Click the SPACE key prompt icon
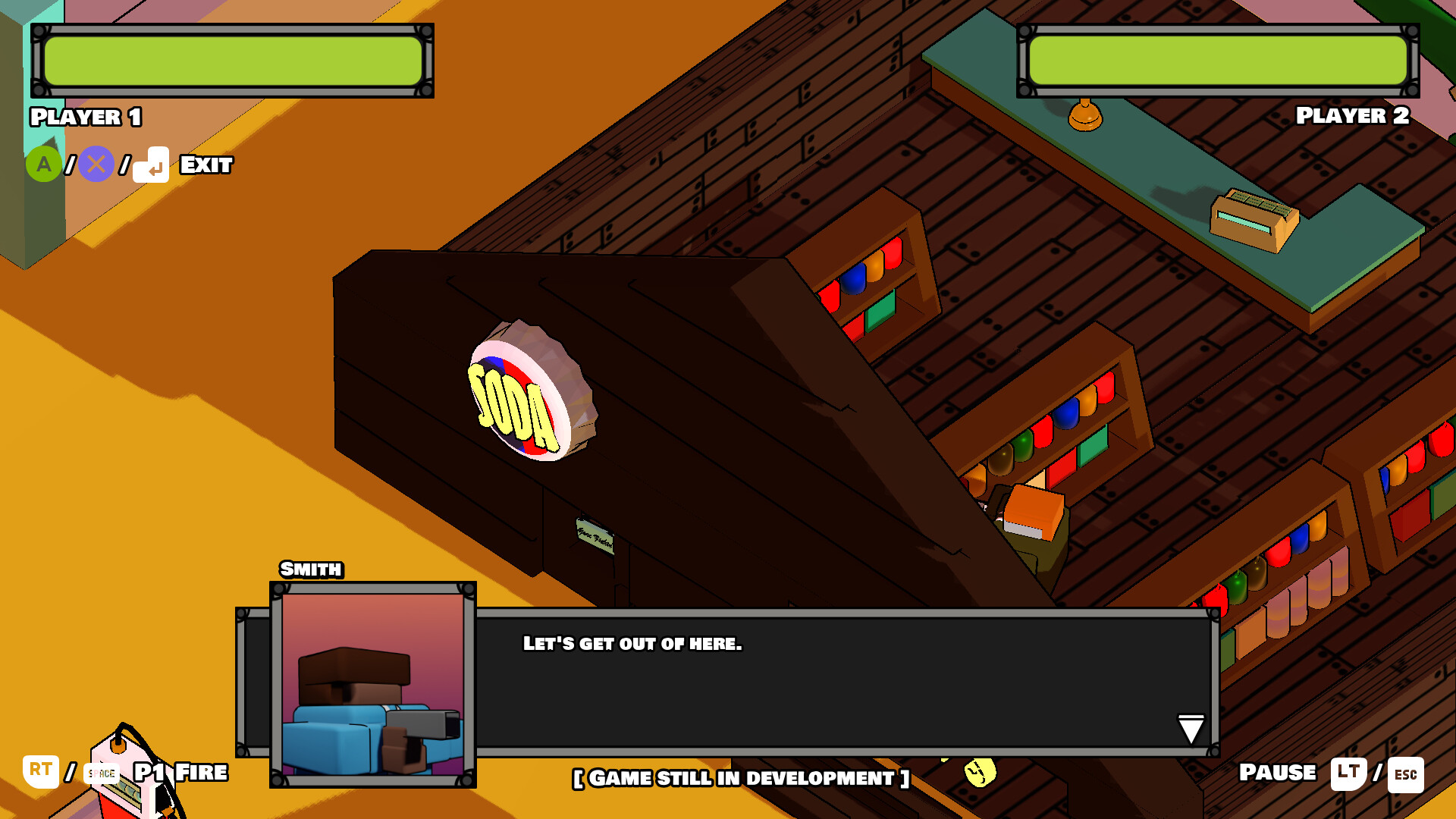 click(101, 774)
